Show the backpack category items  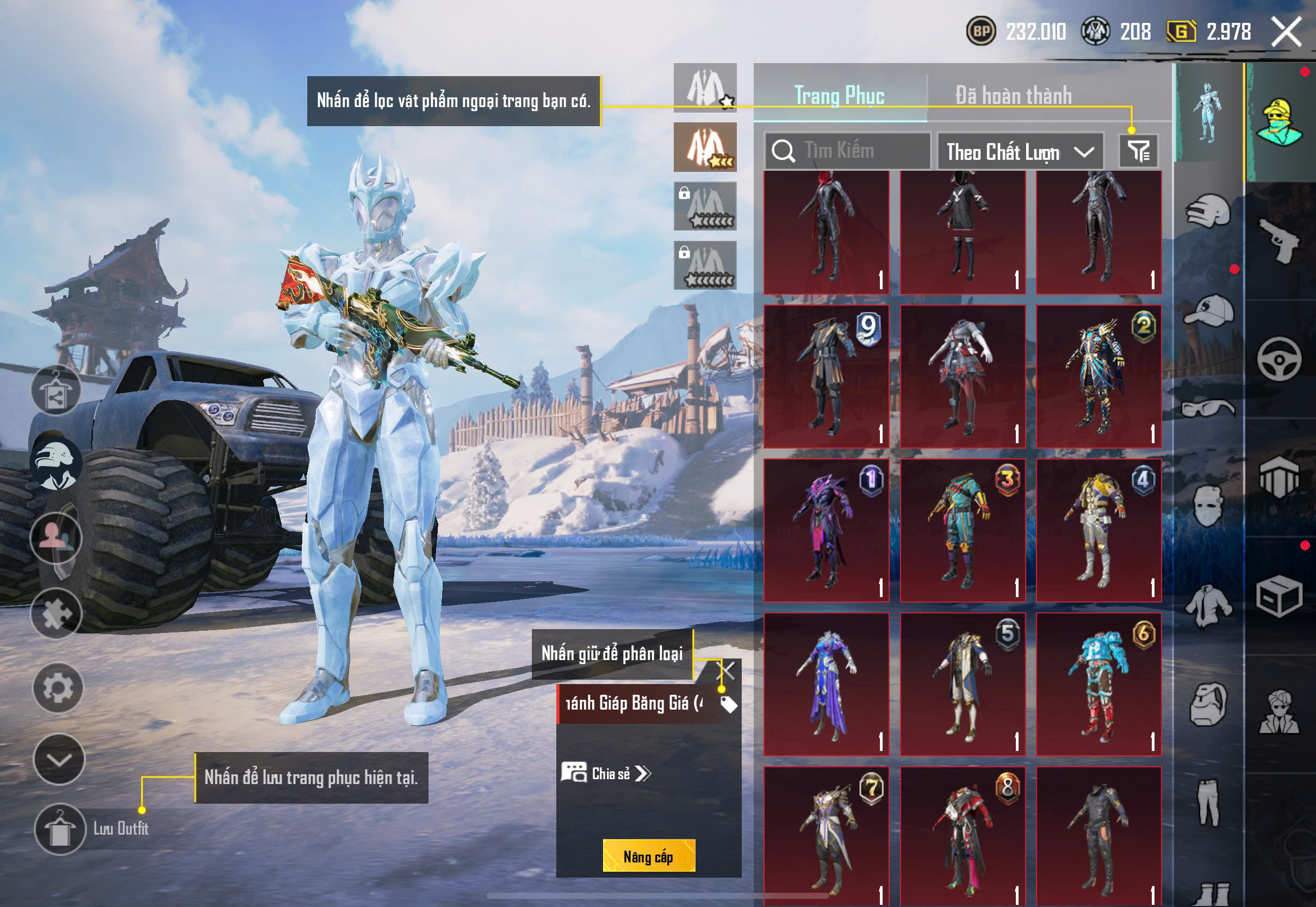[1209, 705]
